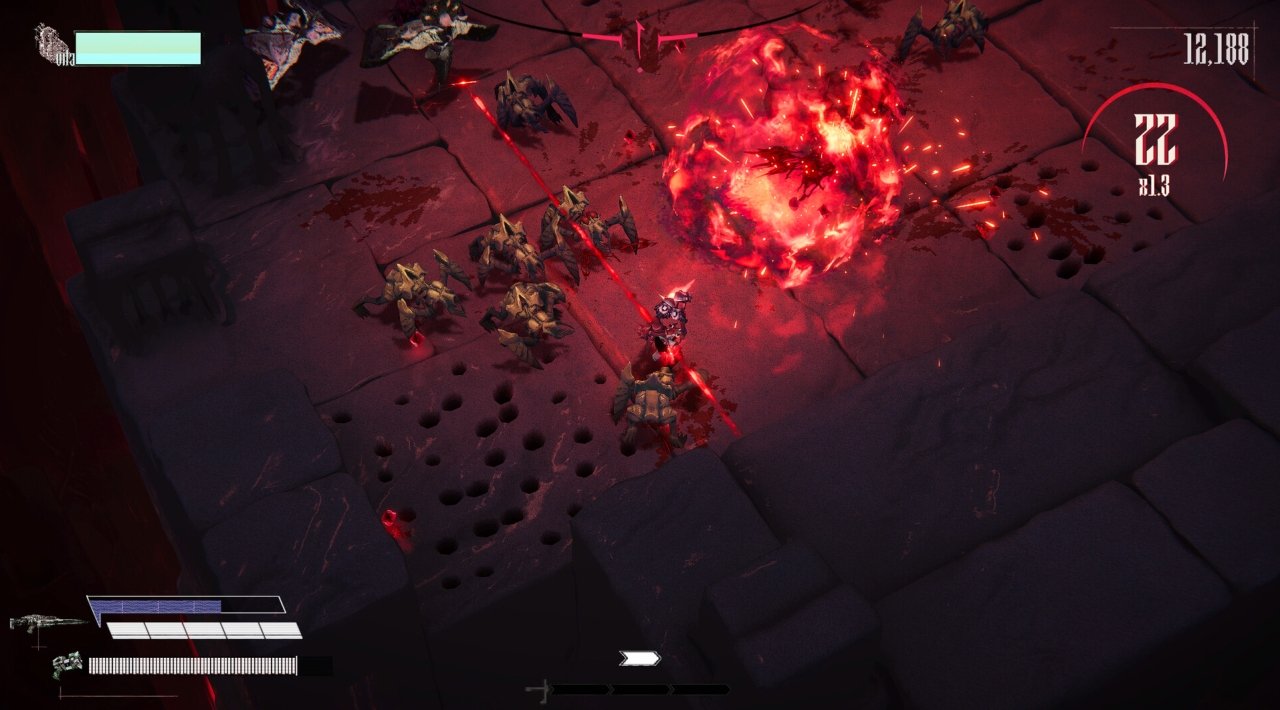Click the white dash chevron indicator

tap(640, 658)
